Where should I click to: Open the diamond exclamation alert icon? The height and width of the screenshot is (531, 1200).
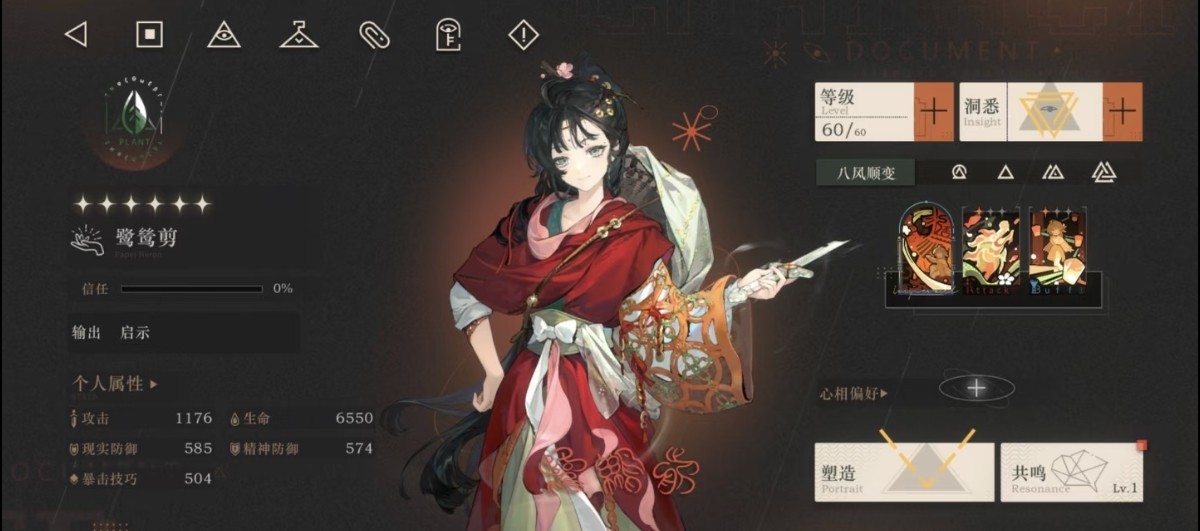click(x=523, y=35)
